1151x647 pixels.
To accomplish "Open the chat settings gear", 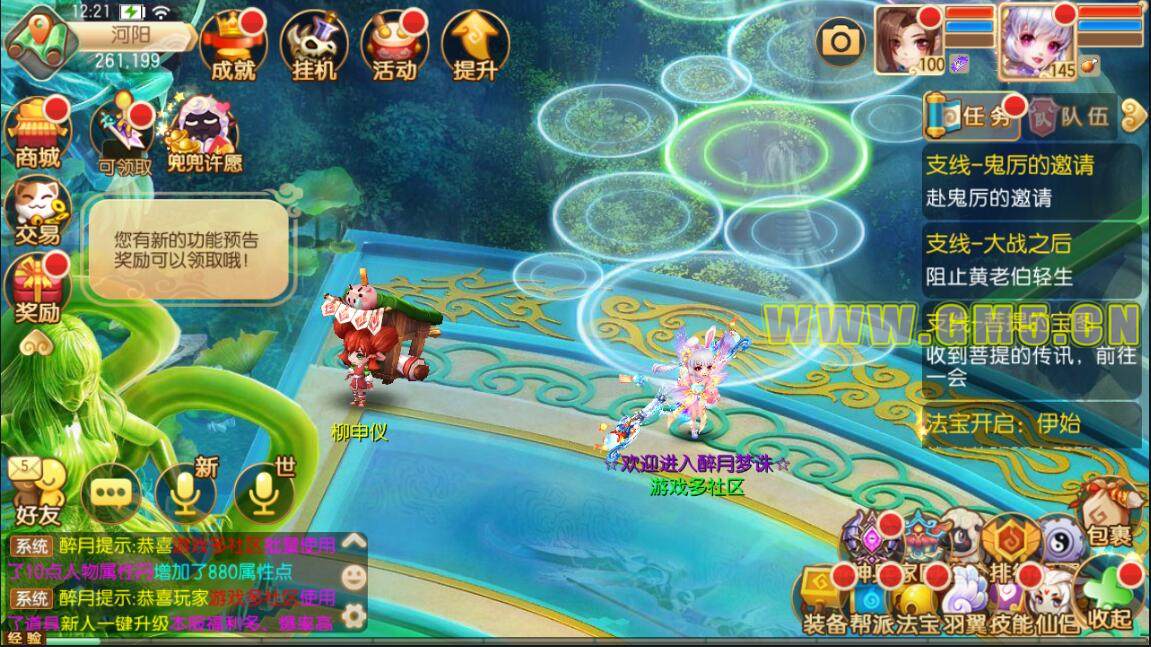I will [x=351, y=613].
